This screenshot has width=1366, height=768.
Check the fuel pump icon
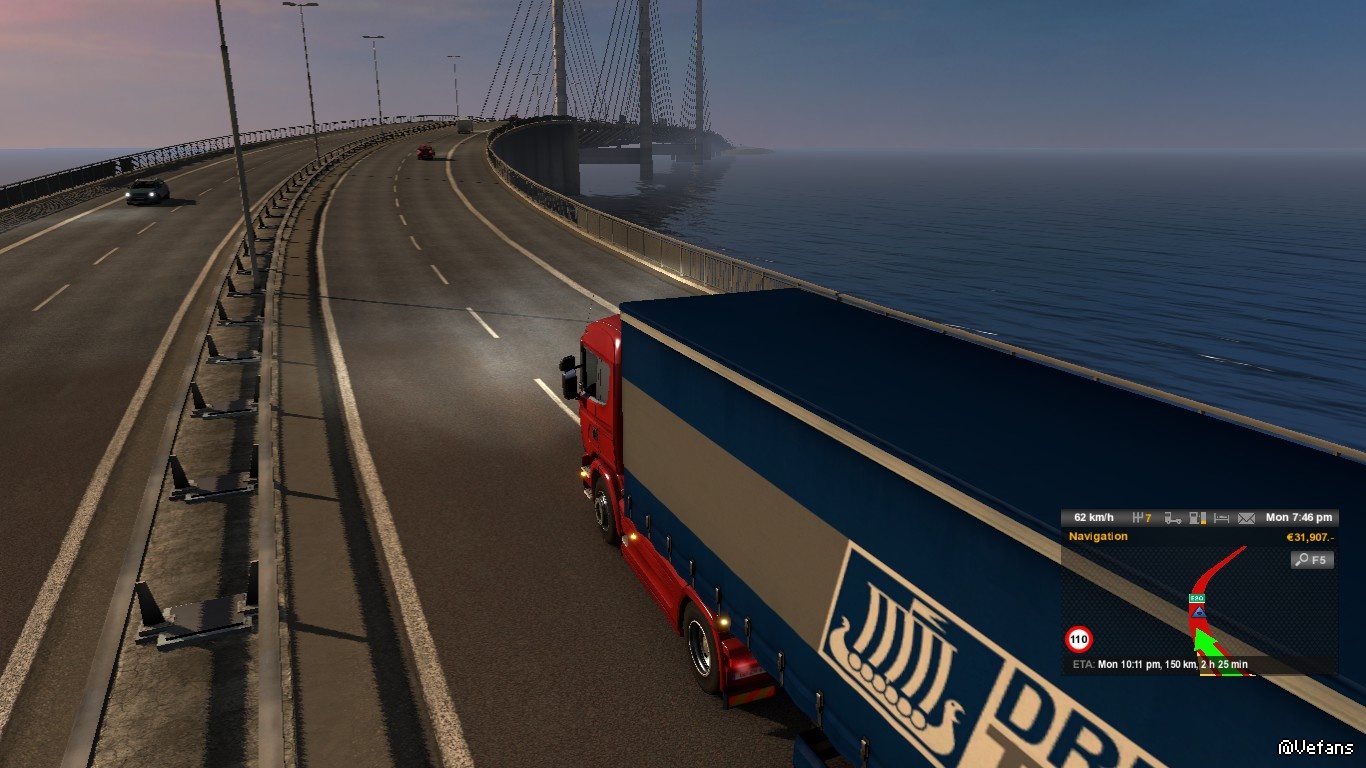[x=1198, y=518]
